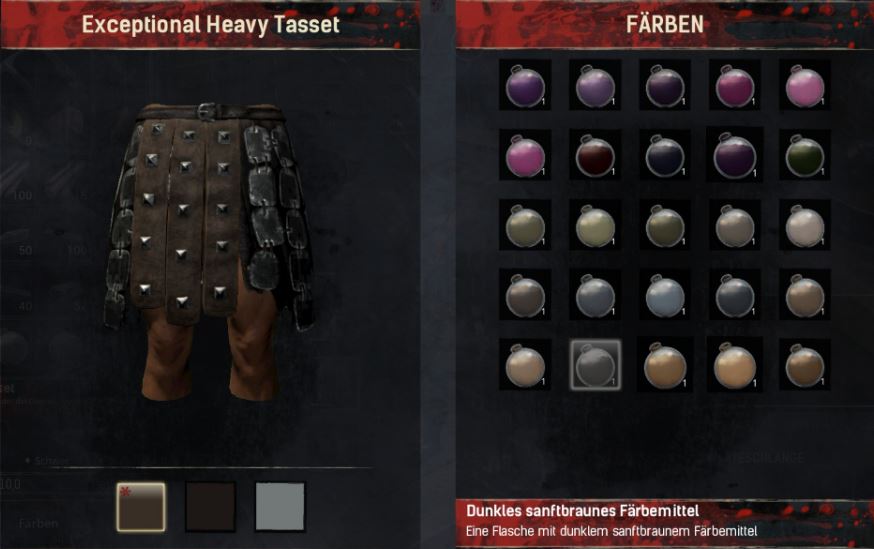Pick the light blue dye flask
This screenshot has height=549, width=874.
tap(665, 295)
